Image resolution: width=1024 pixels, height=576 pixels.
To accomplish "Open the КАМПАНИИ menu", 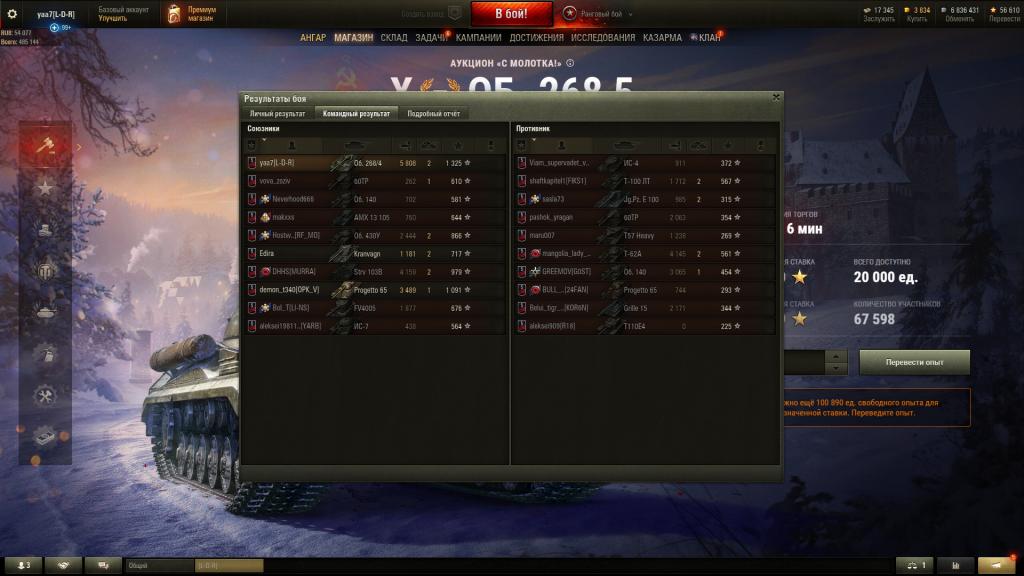I will [x=479, y=38].
